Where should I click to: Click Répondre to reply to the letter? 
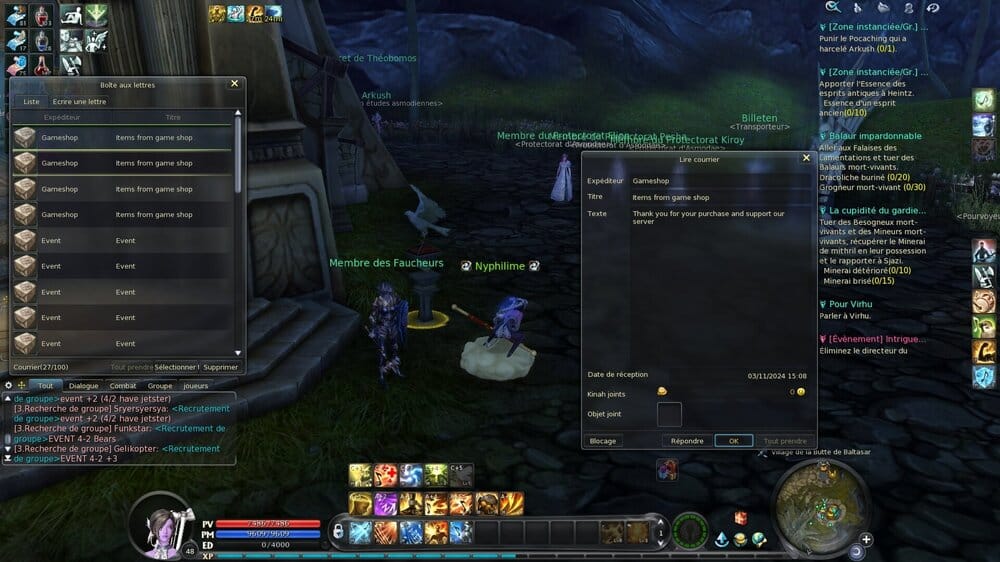click(687, 441)
